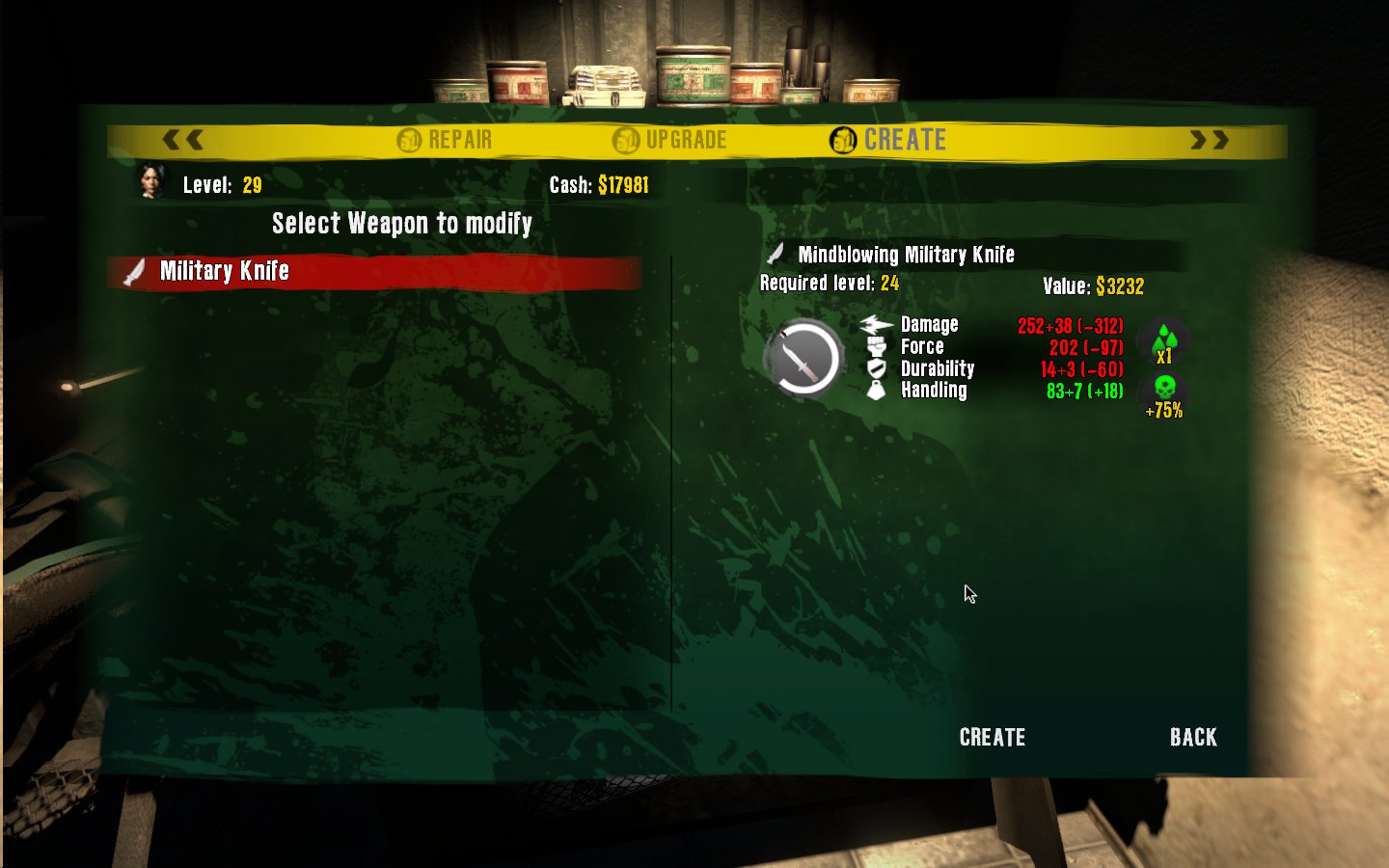
Task: Click the Durability shield stat icon
Action: (878, 367)
